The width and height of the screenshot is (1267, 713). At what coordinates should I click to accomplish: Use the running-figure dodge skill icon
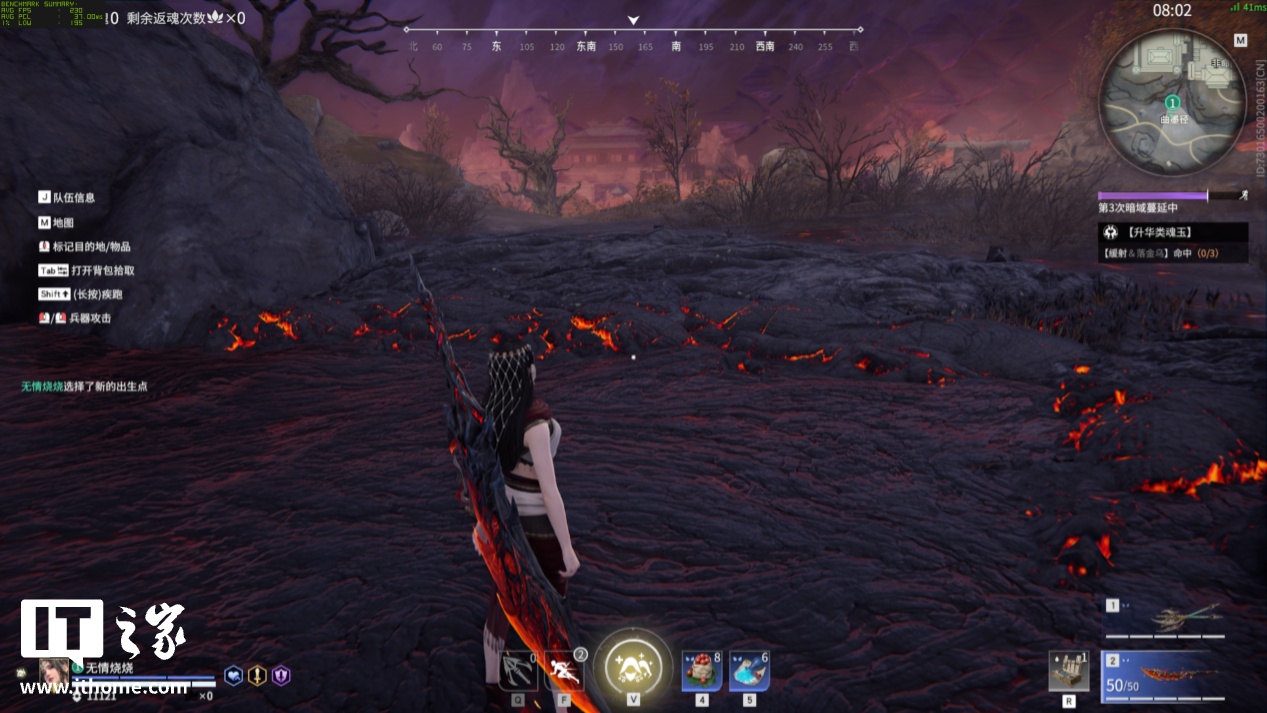(x=564, y=671)
